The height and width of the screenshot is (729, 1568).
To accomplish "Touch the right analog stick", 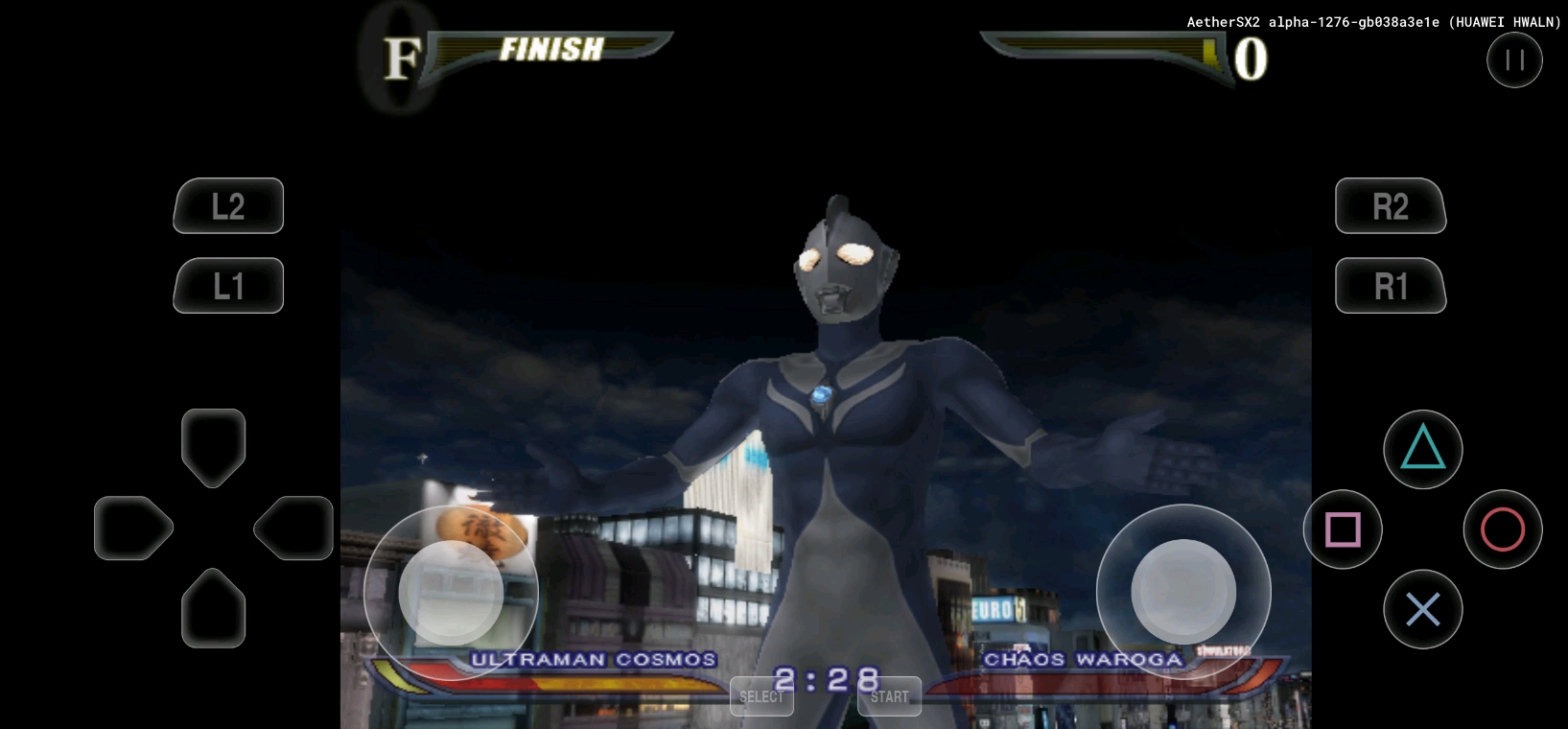I will point(1183,592).
